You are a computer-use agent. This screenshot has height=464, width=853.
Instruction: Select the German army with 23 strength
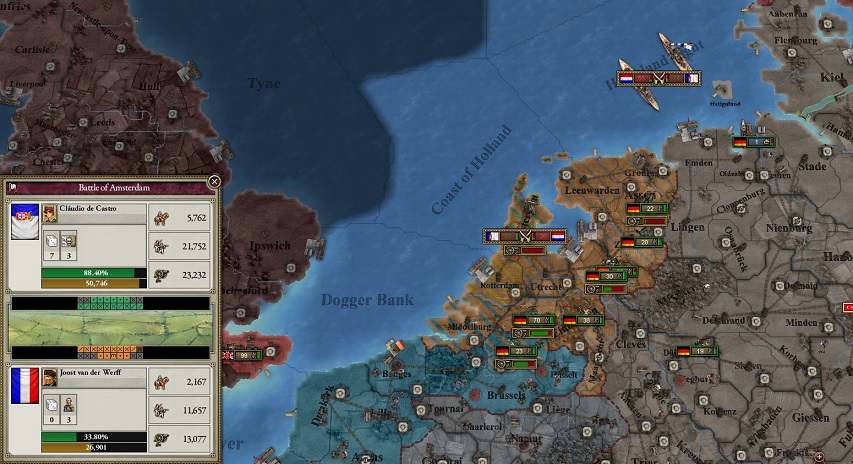(517, 351)
